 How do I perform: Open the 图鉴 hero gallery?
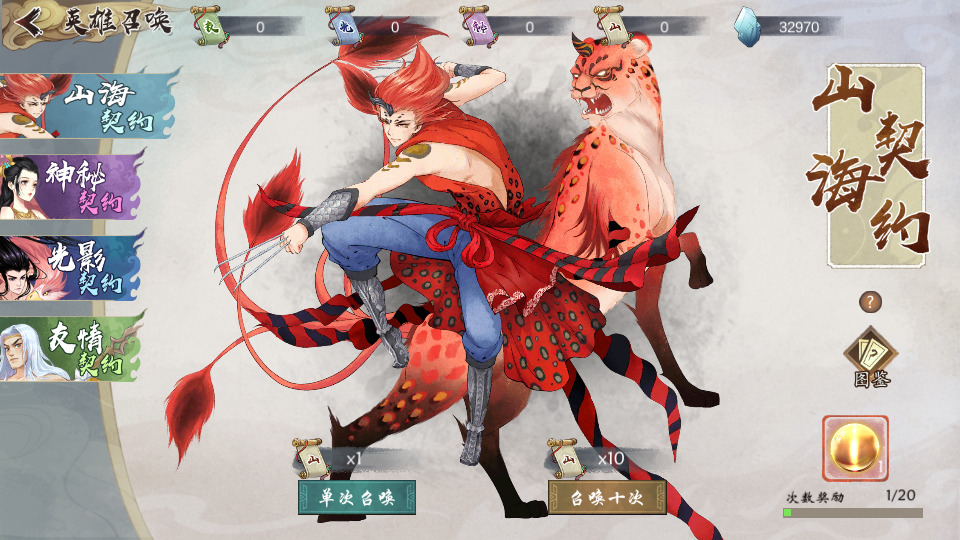coord(871,357)
